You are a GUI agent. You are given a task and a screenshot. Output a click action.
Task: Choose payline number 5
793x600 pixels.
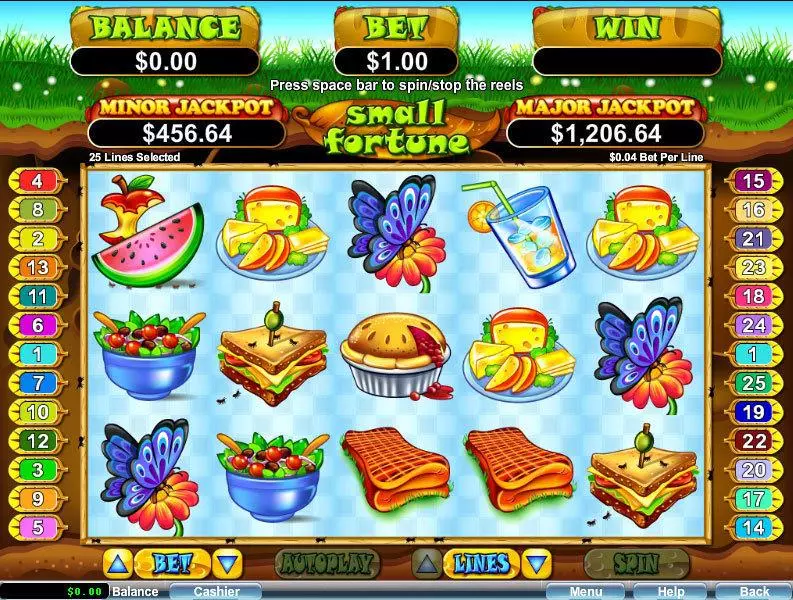[38, 526]
